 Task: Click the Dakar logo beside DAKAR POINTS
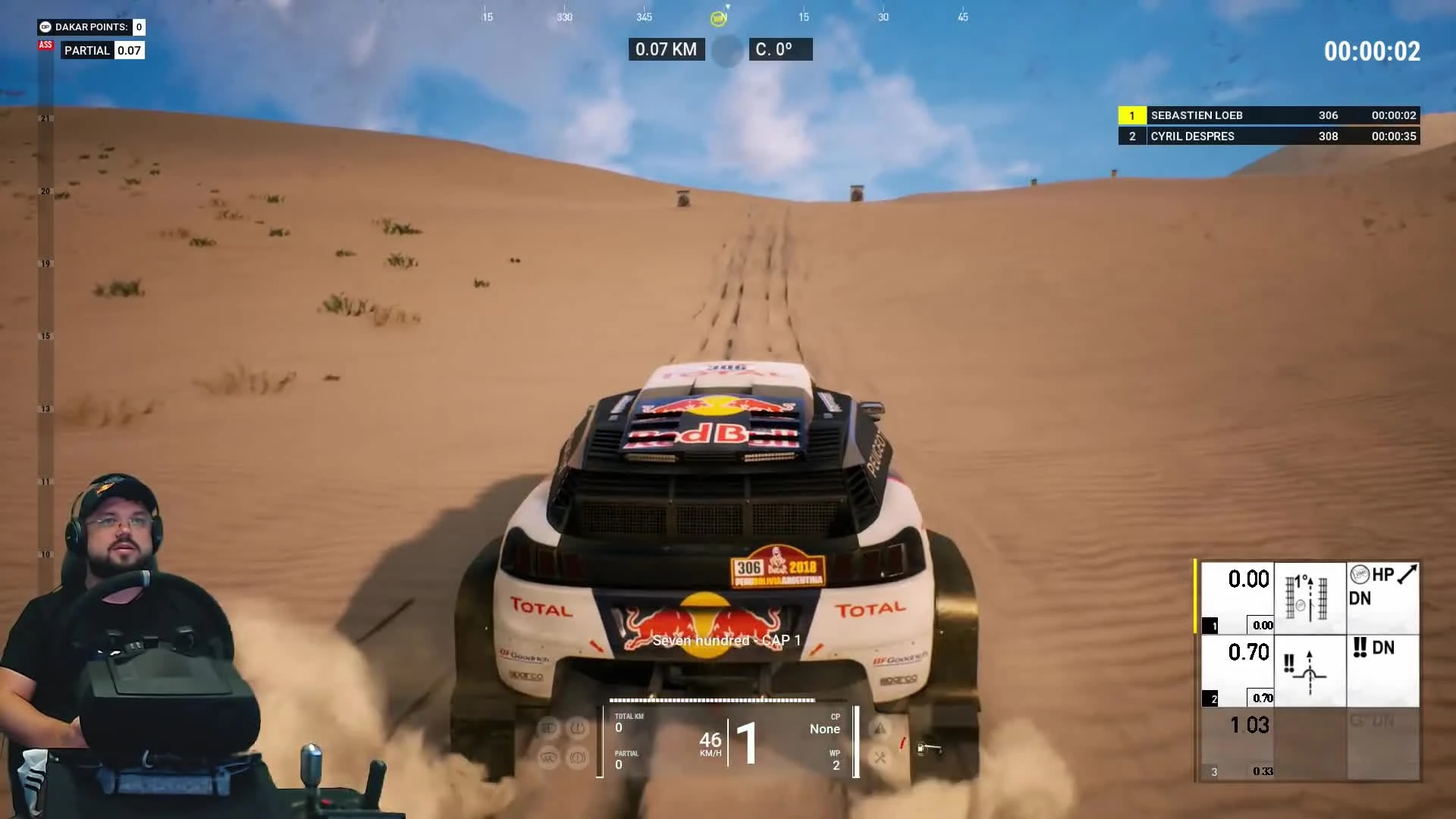[x=45, y=27]
